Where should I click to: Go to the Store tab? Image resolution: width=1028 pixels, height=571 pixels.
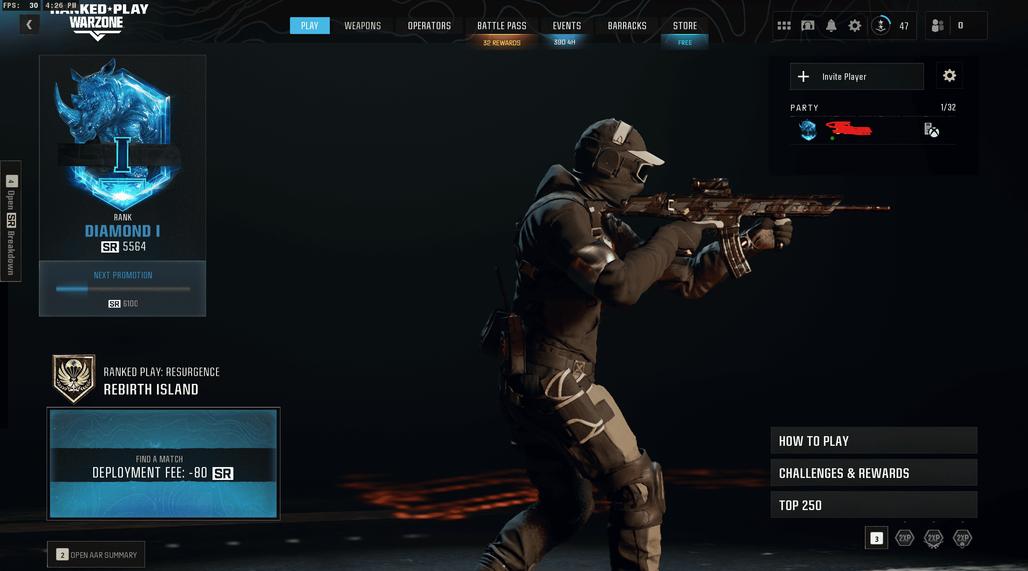coord(685,26)
